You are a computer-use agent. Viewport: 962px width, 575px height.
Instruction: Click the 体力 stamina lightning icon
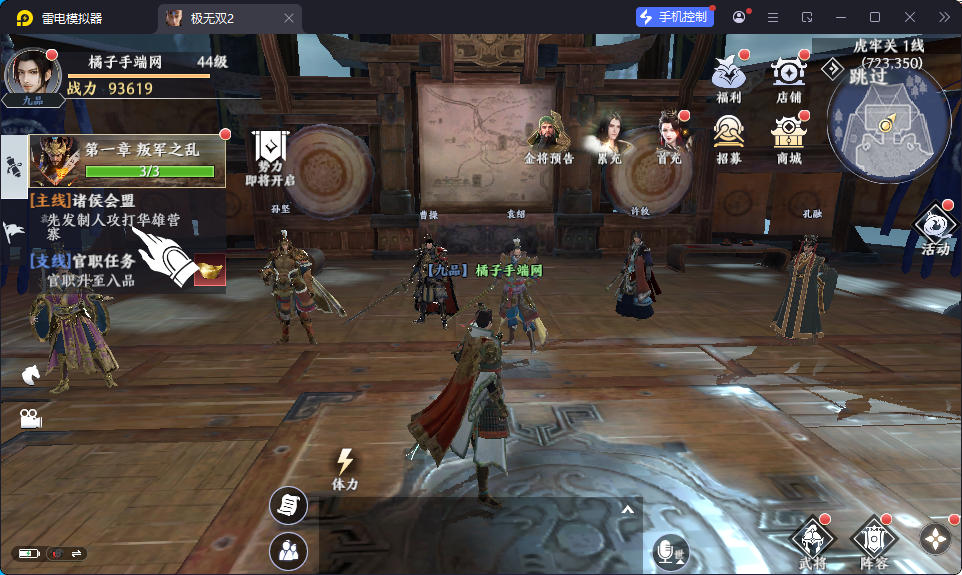(x=345, y=467)
